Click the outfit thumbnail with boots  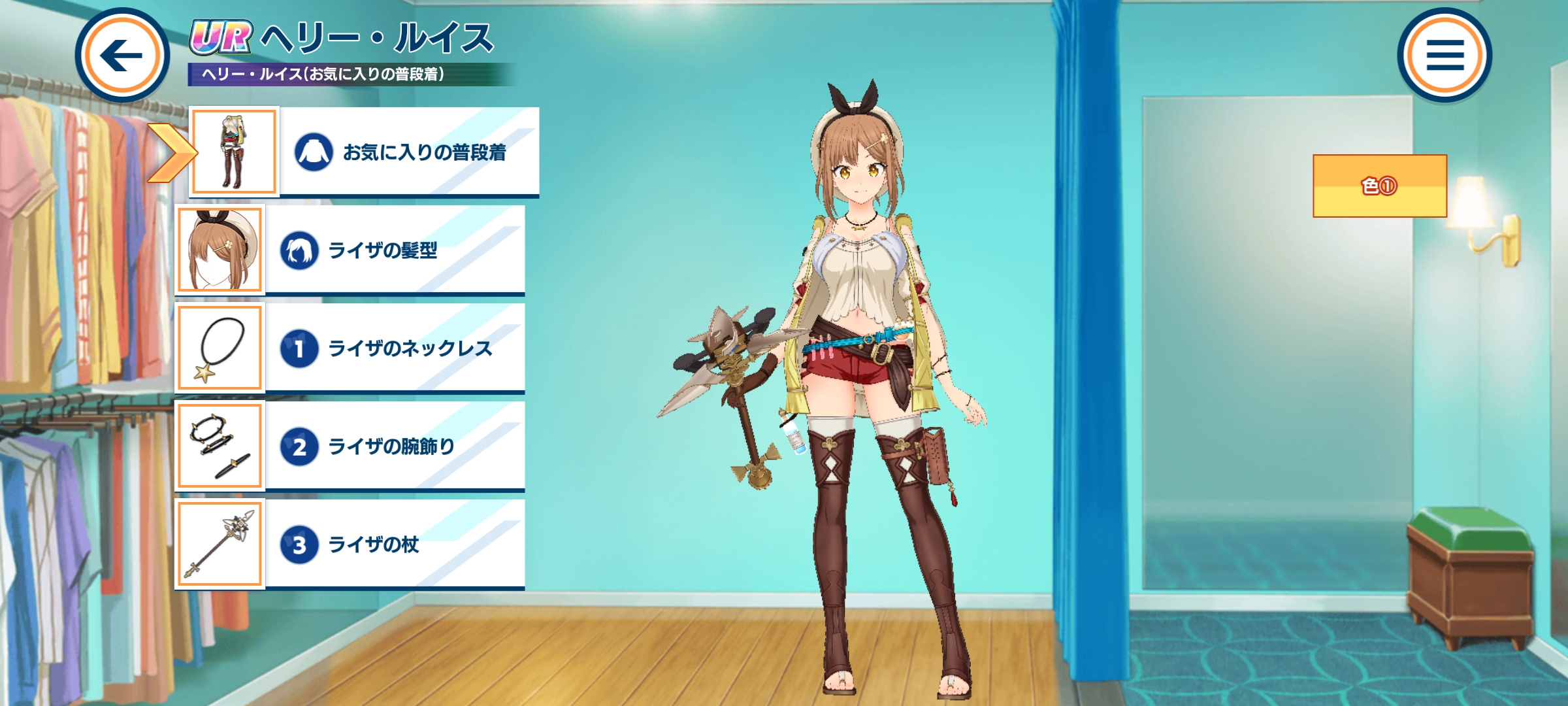(x=234, y=152)
